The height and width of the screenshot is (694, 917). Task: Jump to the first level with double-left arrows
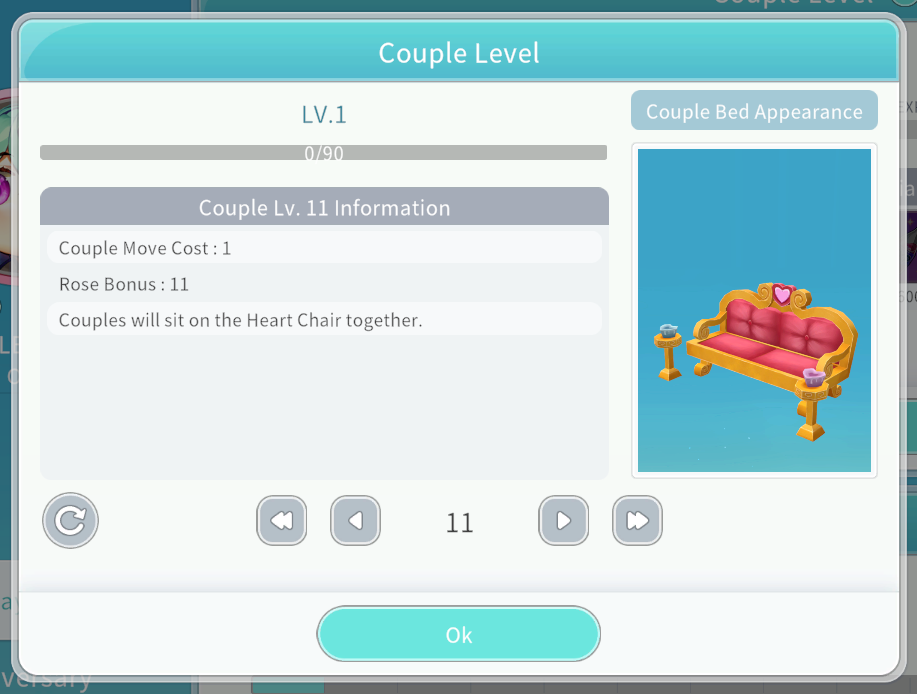(282, 520)
